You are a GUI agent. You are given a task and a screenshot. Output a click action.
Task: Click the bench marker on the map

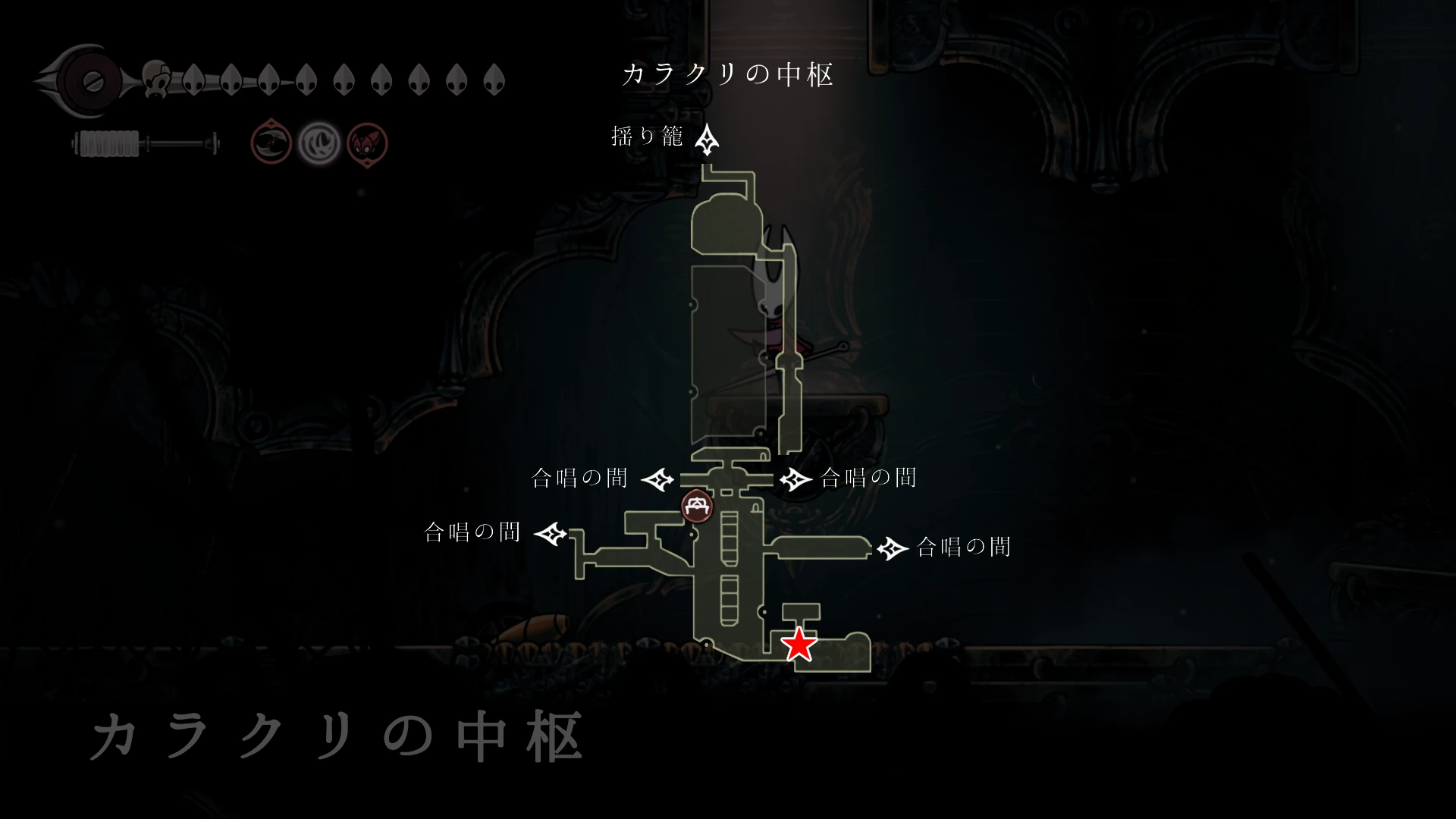[696, 507]
